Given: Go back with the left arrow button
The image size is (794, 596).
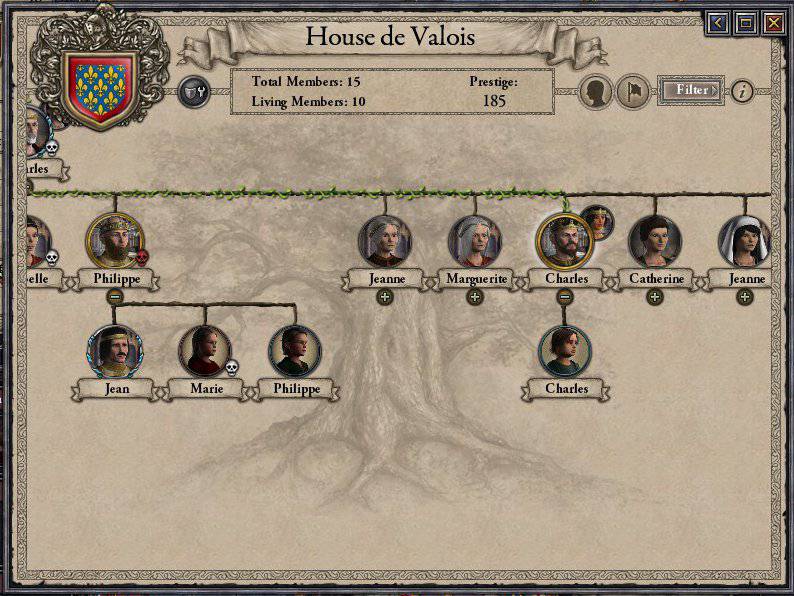Looking at the screenshot, I should tap(716, 23).
